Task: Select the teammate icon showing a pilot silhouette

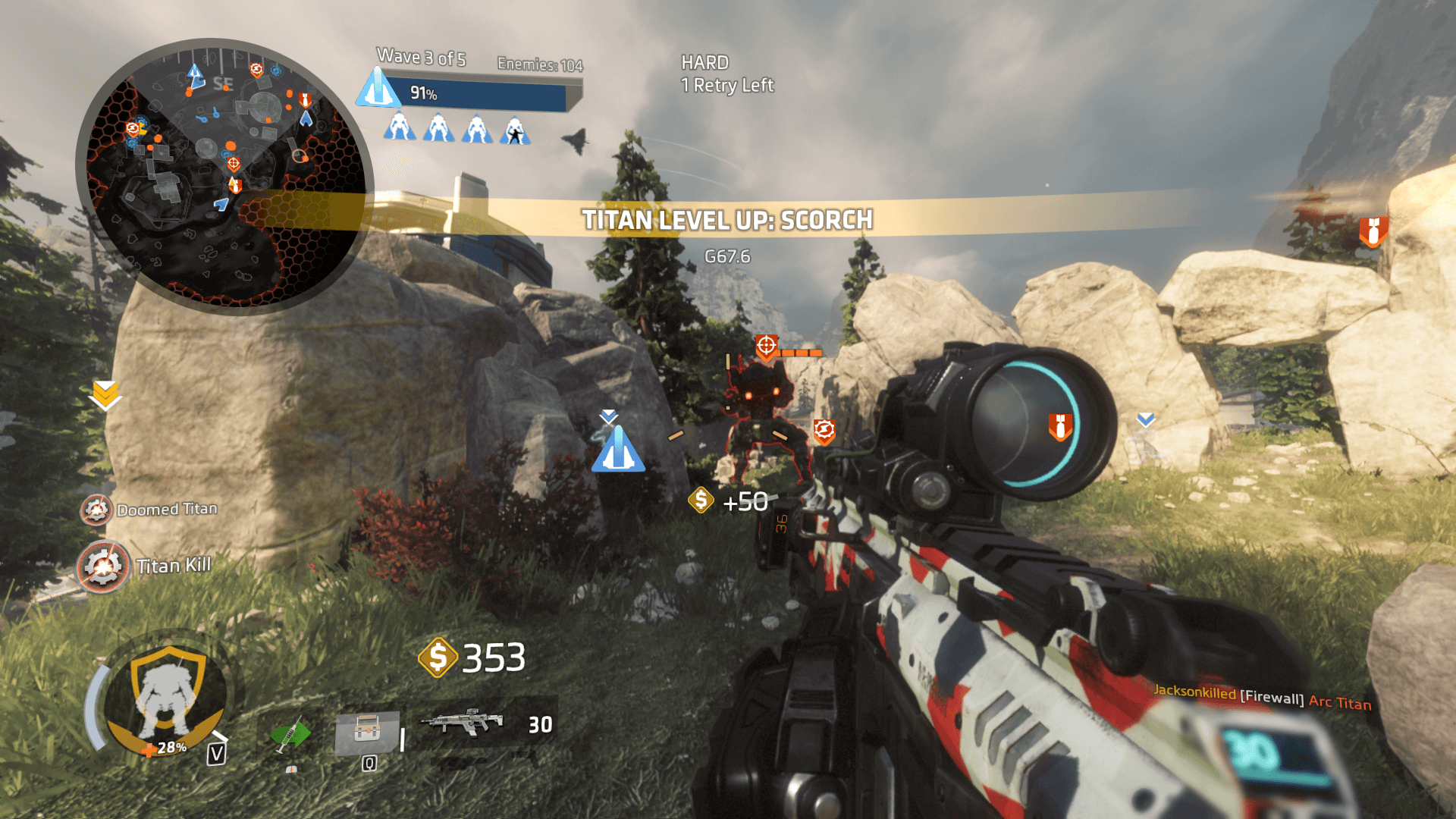Action: click(515, 130)
